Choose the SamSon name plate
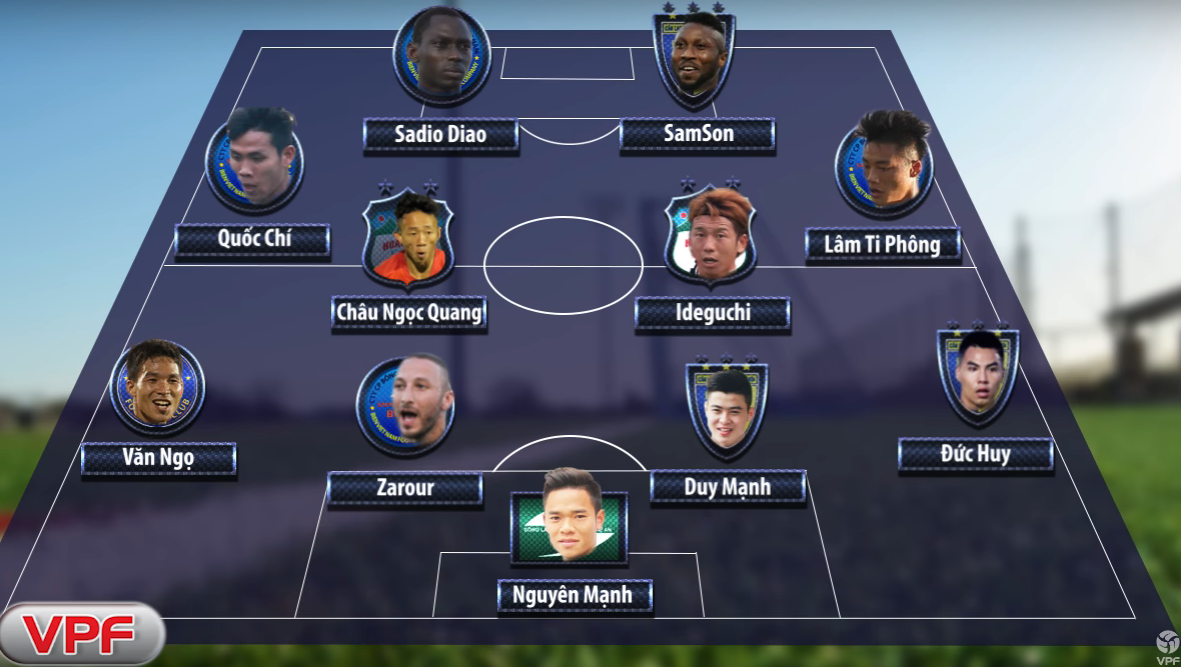 [x=697, y=134]
